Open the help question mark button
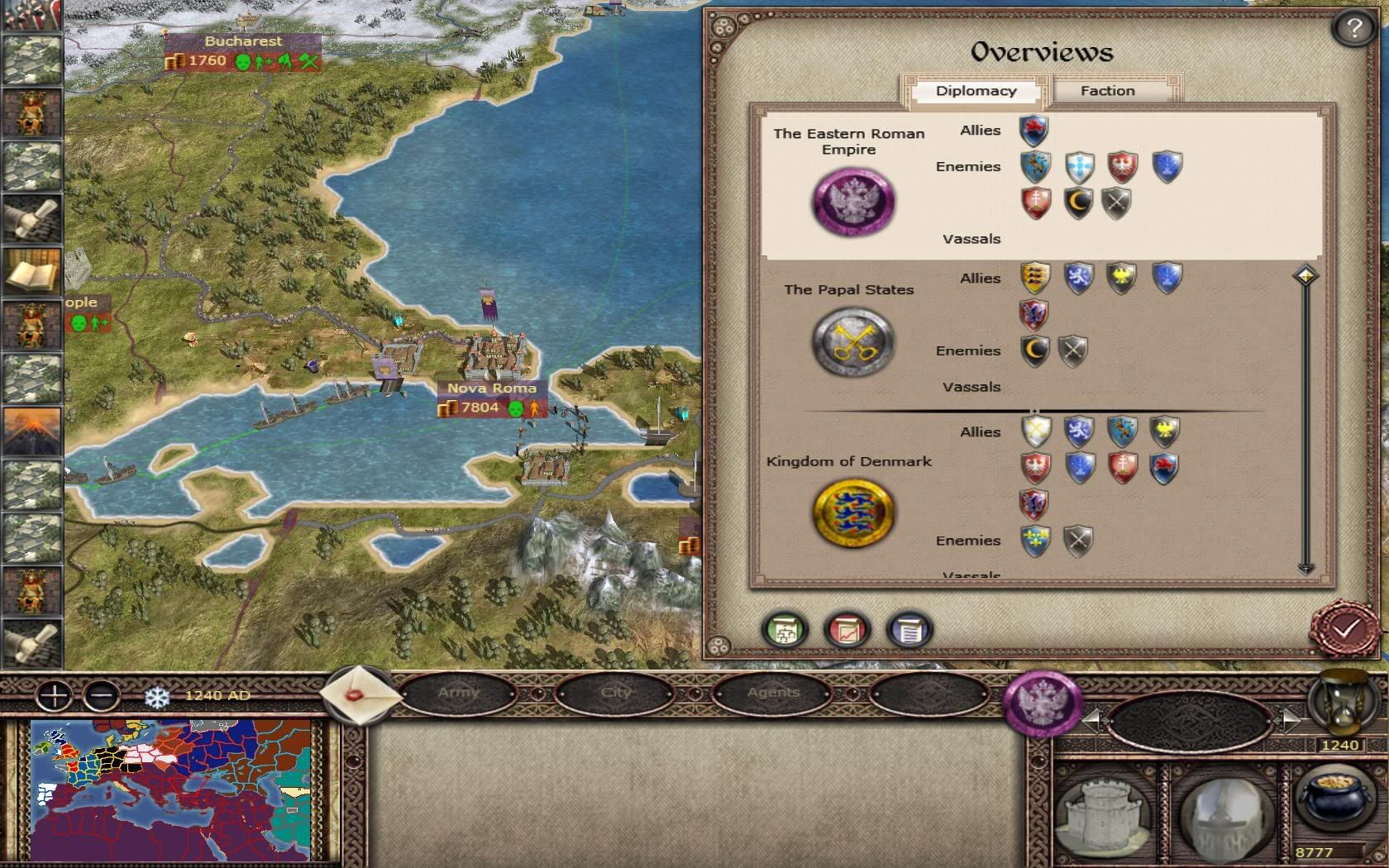 1353,30
